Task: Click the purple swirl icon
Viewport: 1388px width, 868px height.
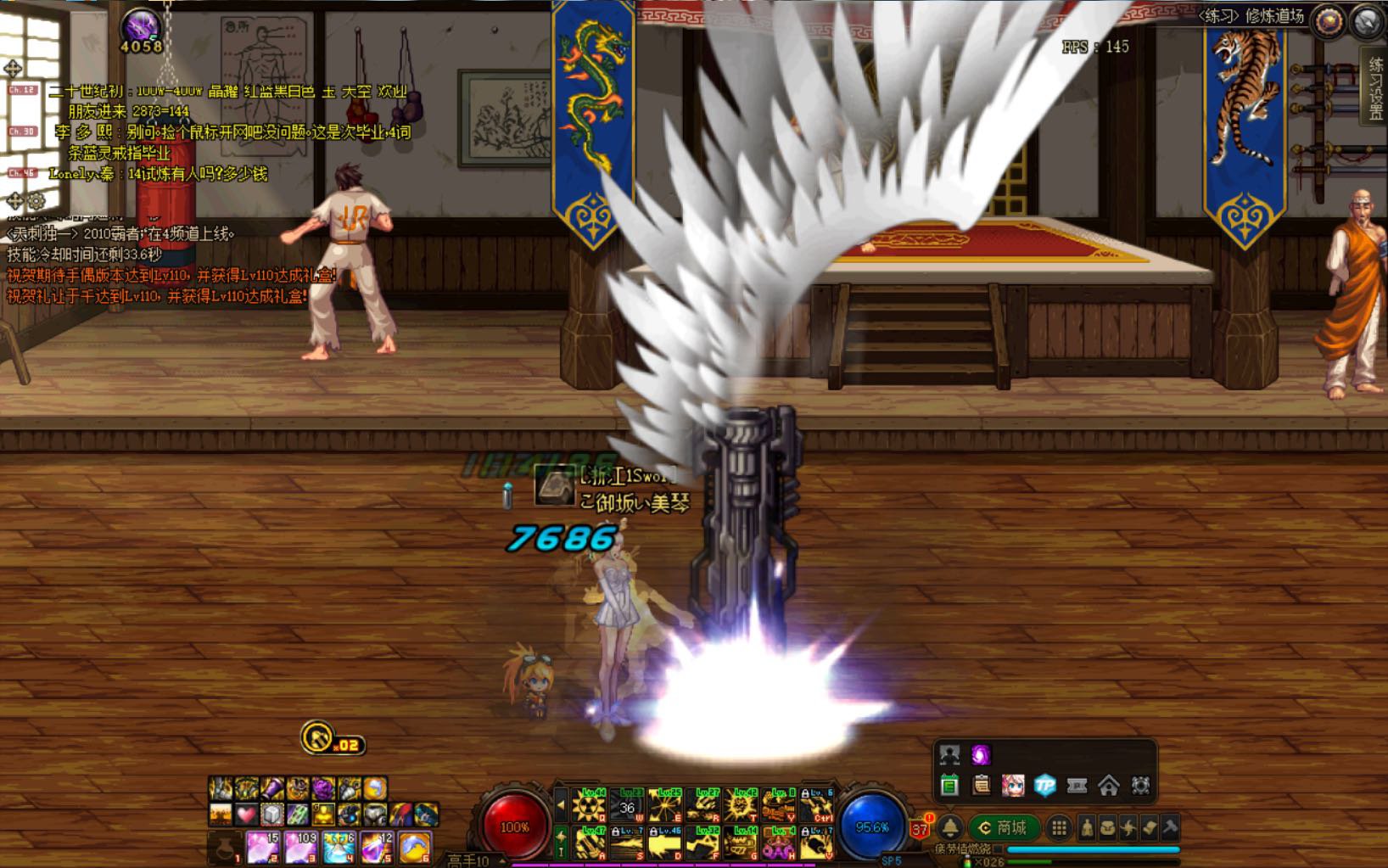Action: [981, 755]
